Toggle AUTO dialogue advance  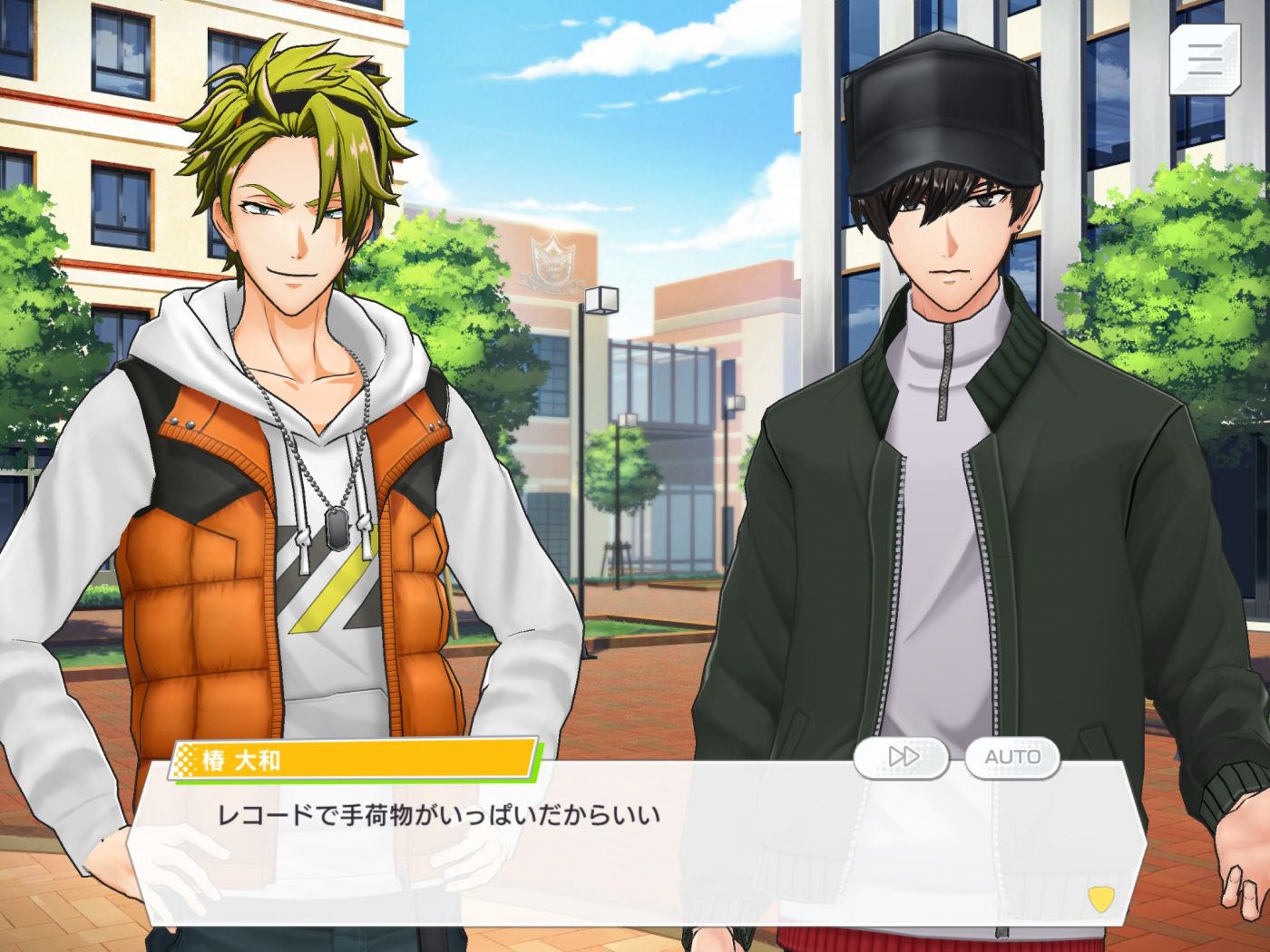[1012, 757]
